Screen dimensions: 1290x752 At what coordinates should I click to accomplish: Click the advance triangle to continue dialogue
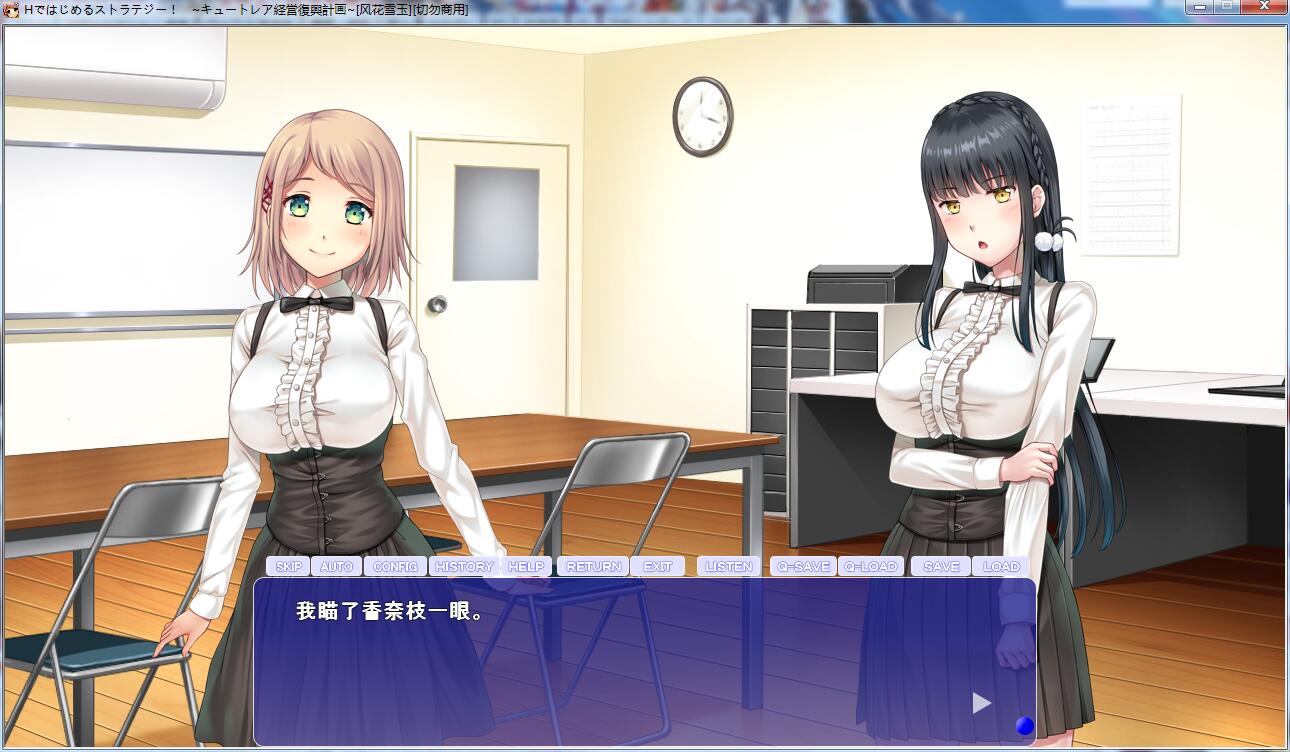point(980,703)
